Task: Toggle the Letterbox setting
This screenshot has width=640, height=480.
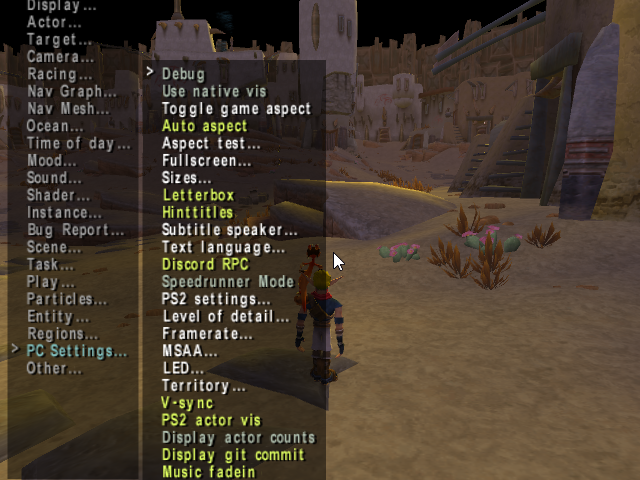Action: point(197,195)
